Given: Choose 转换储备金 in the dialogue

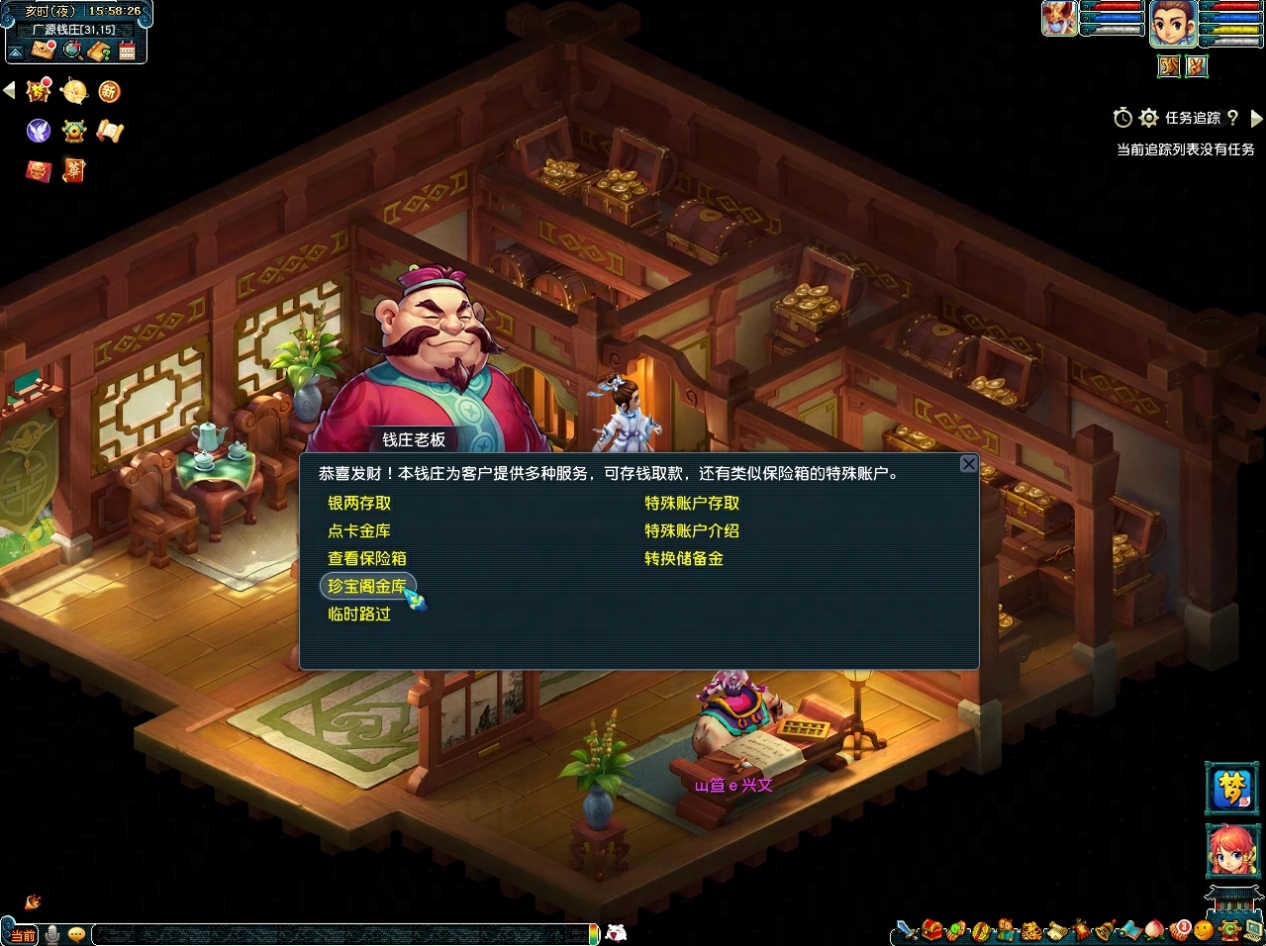Looking at the screenshot, I should point(684,558).
